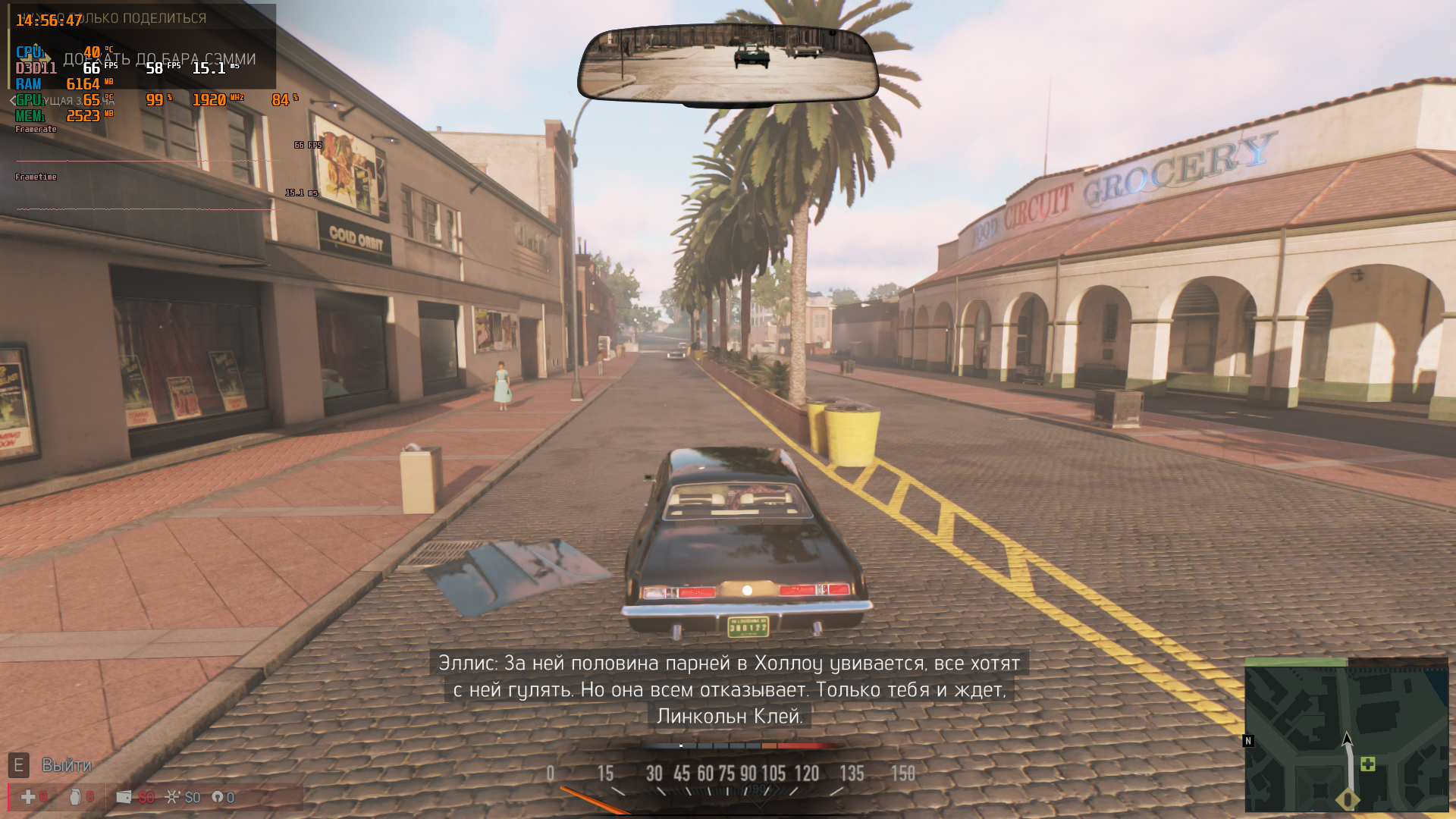The height and width of the screenshot is (819, 1456).
Task: Click the N compass indicator beside the minimap
Action: click(1248, 741)
